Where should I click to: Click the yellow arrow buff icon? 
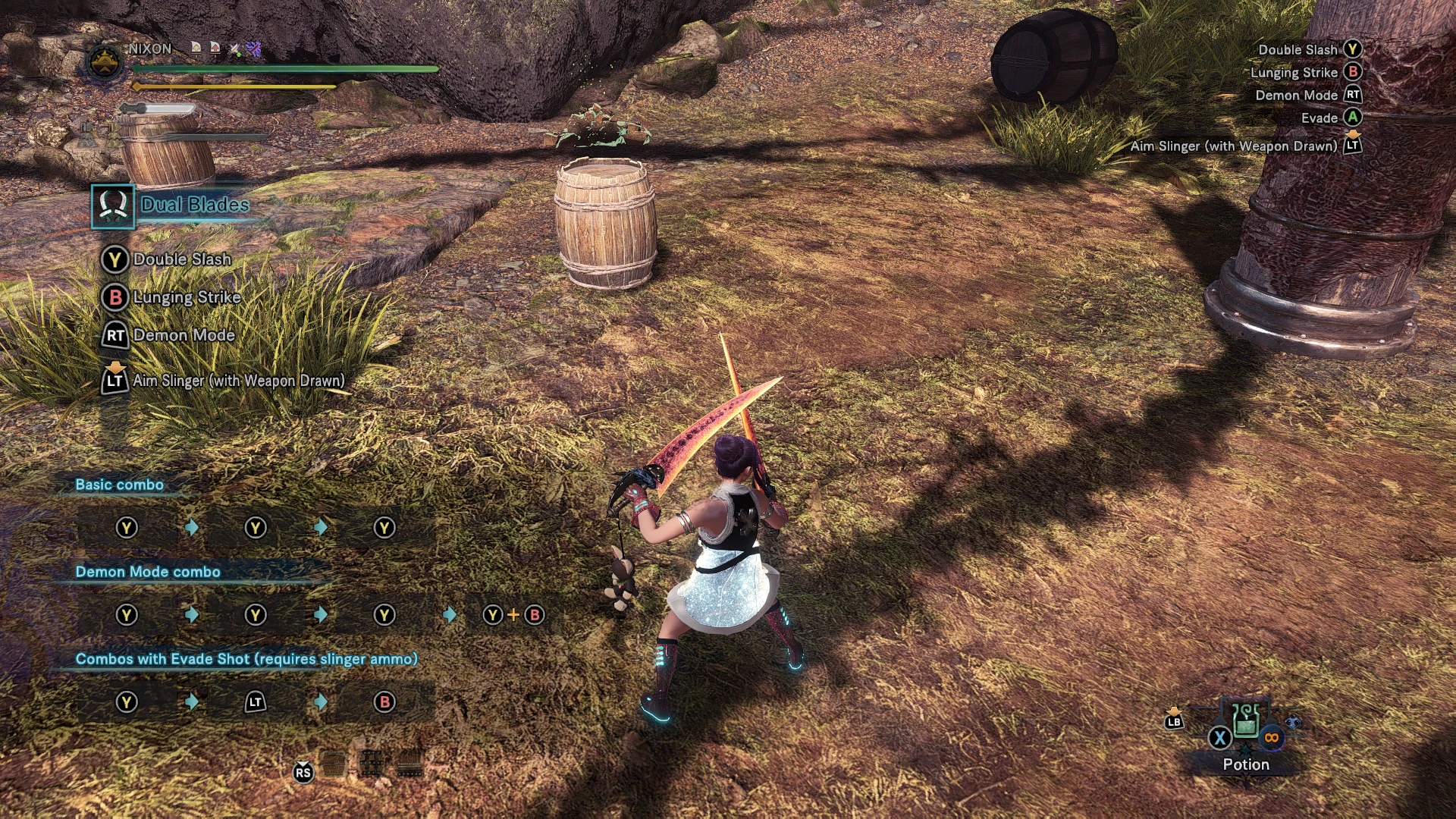[196, 48]
